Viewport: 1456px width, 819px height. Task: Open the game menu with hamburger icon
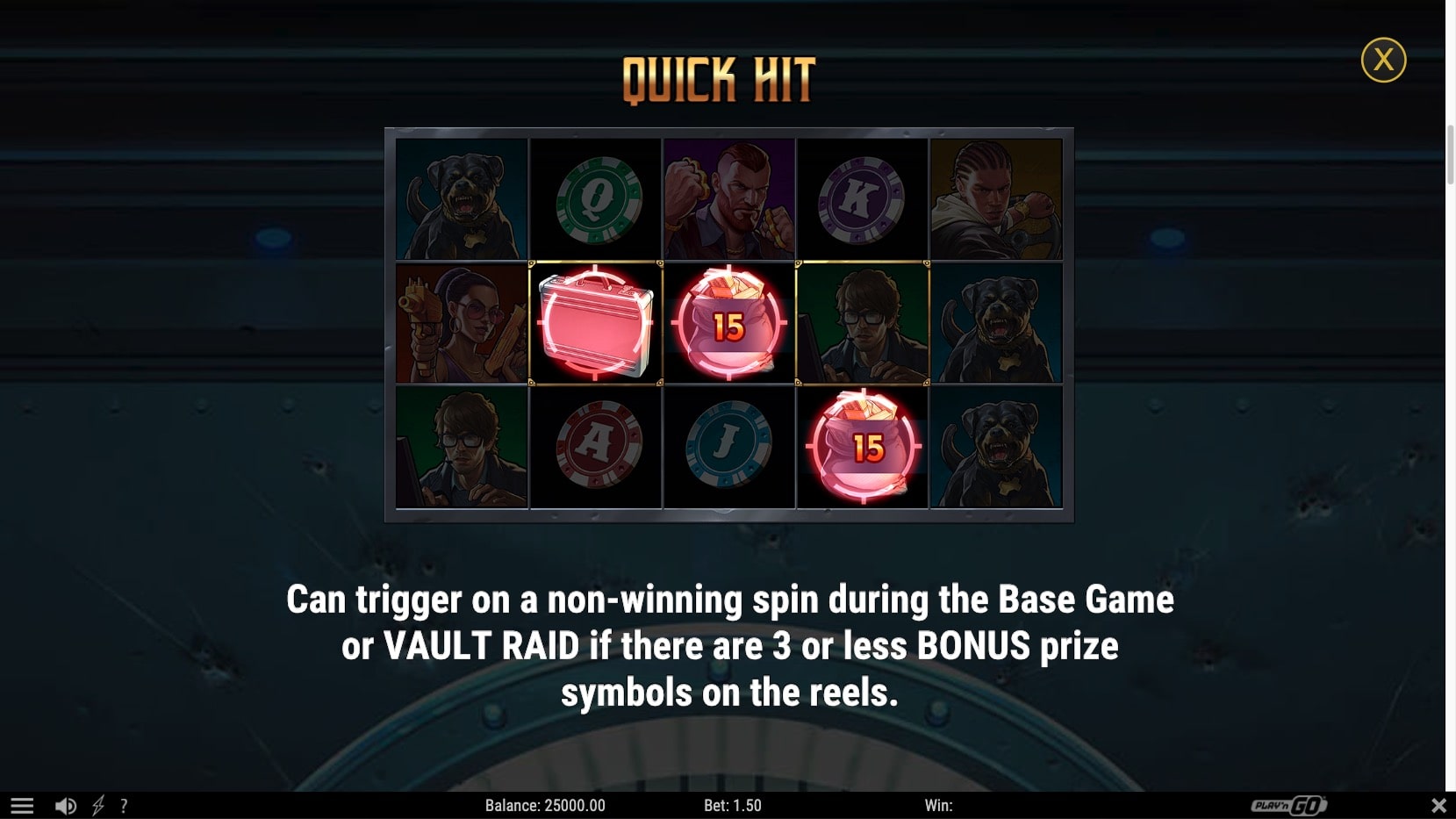tap(22, 804)
